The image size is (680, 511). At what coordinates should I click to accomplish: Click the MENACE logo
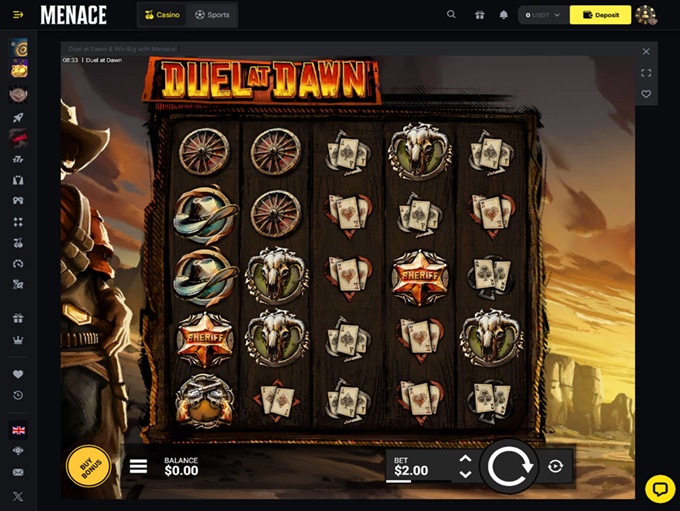73,15
